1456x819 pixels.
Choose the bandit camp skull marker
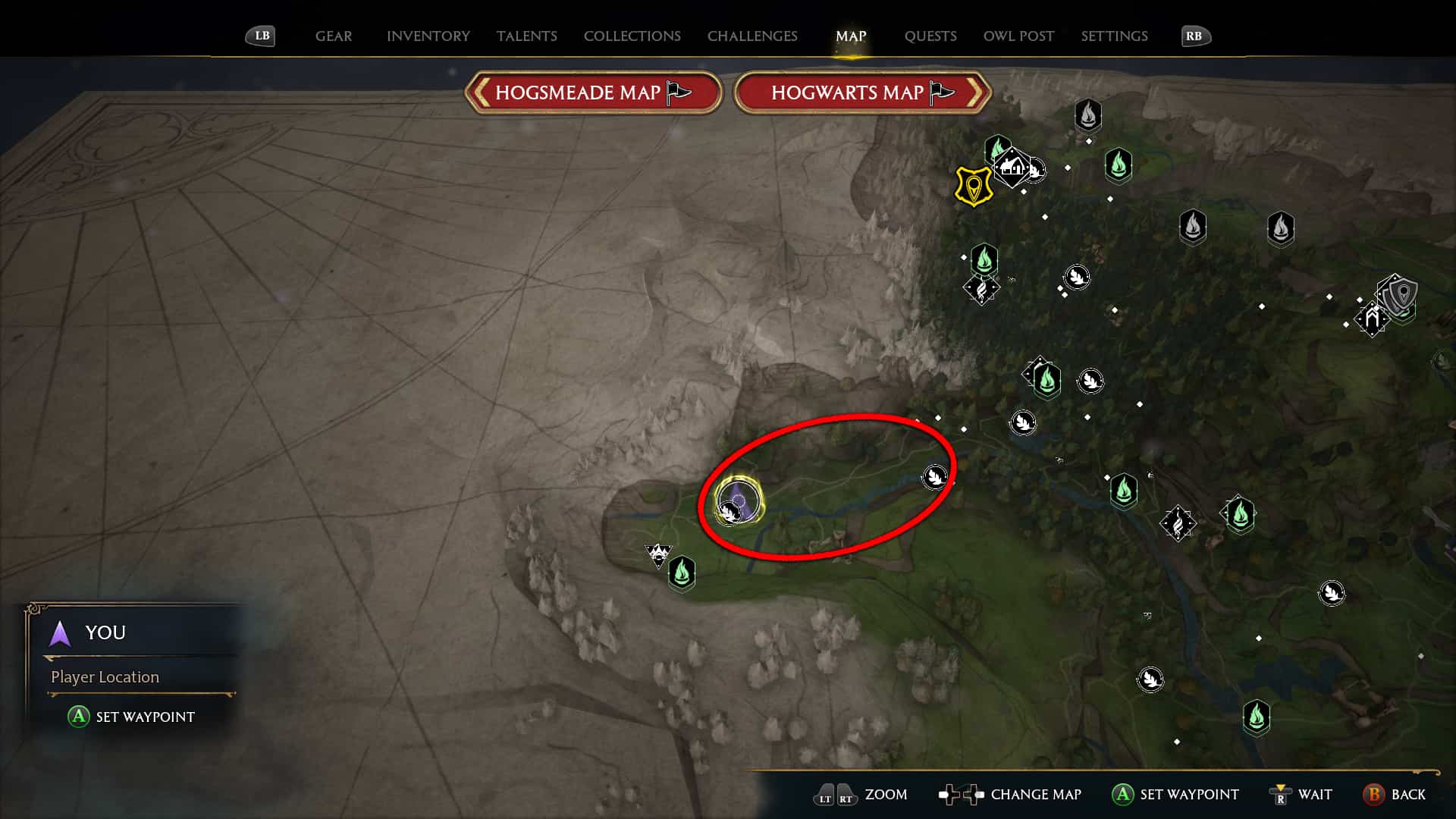pos(657,554)
